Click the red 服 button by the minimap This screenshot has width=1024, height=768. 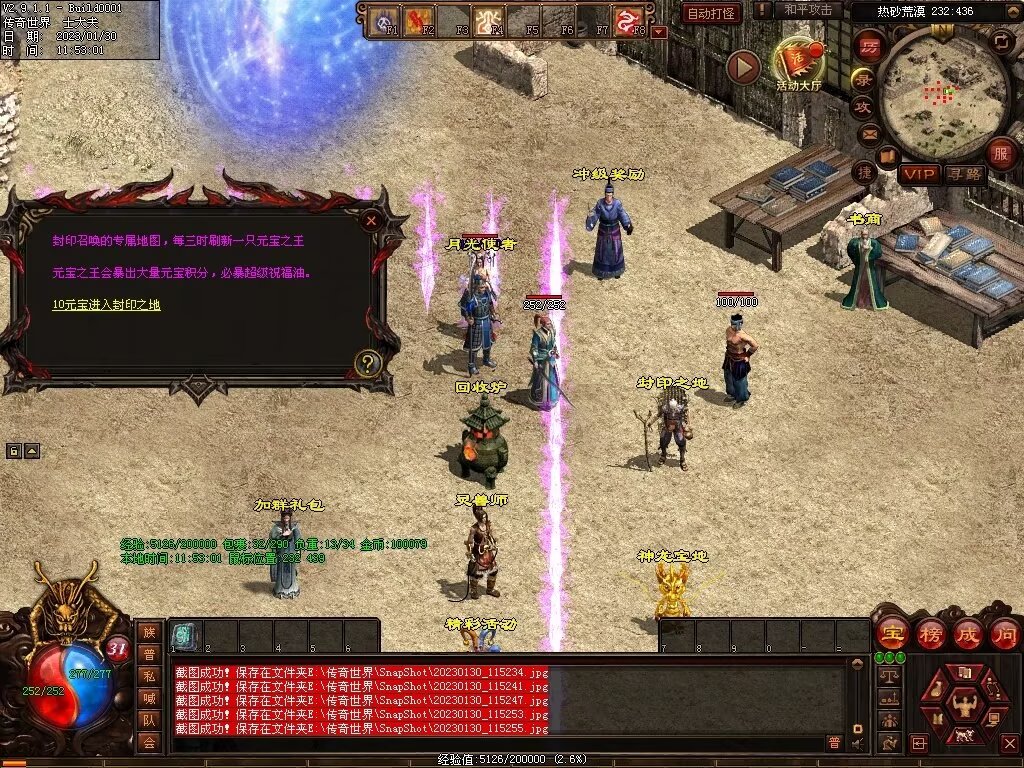click(1001, 153)
